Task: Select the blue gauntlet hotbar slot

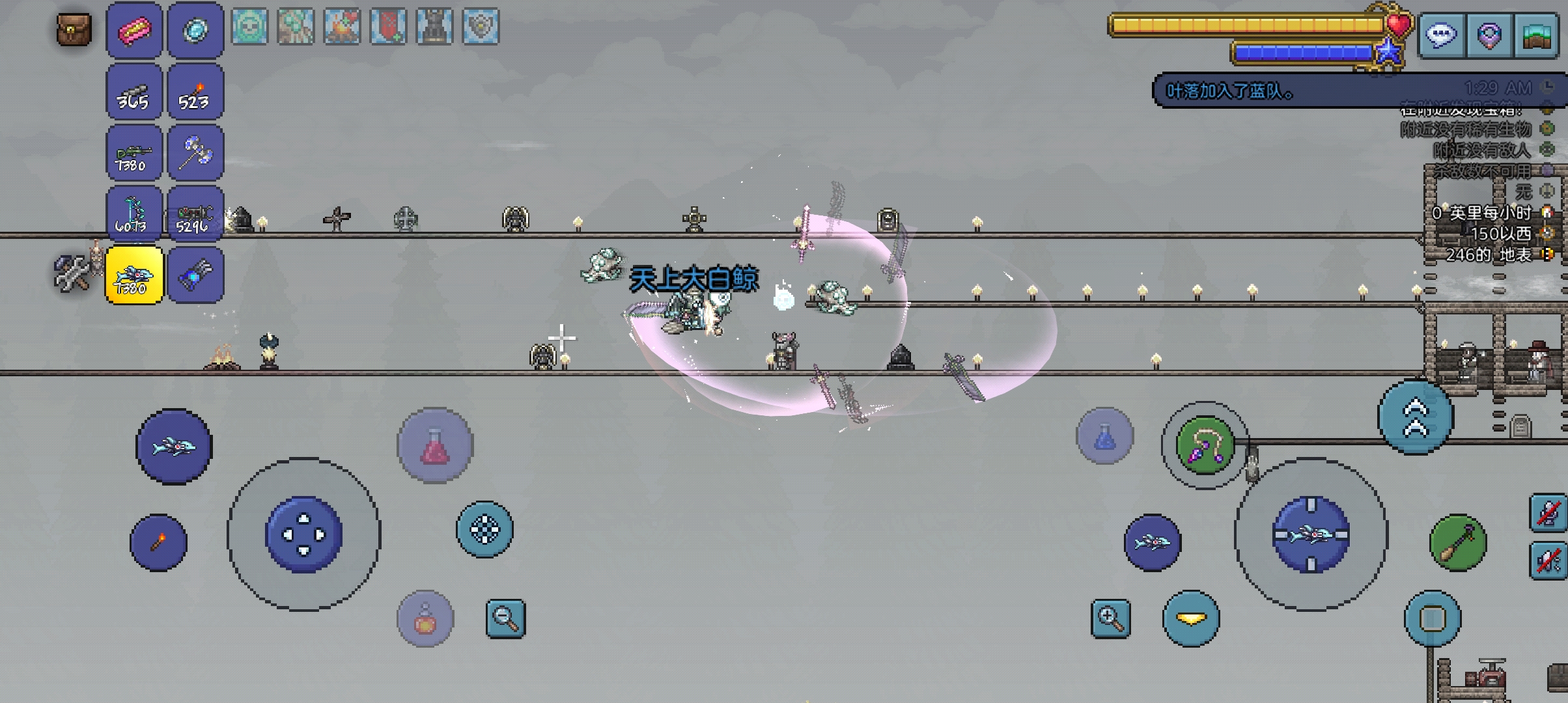Action: [195, 275]
